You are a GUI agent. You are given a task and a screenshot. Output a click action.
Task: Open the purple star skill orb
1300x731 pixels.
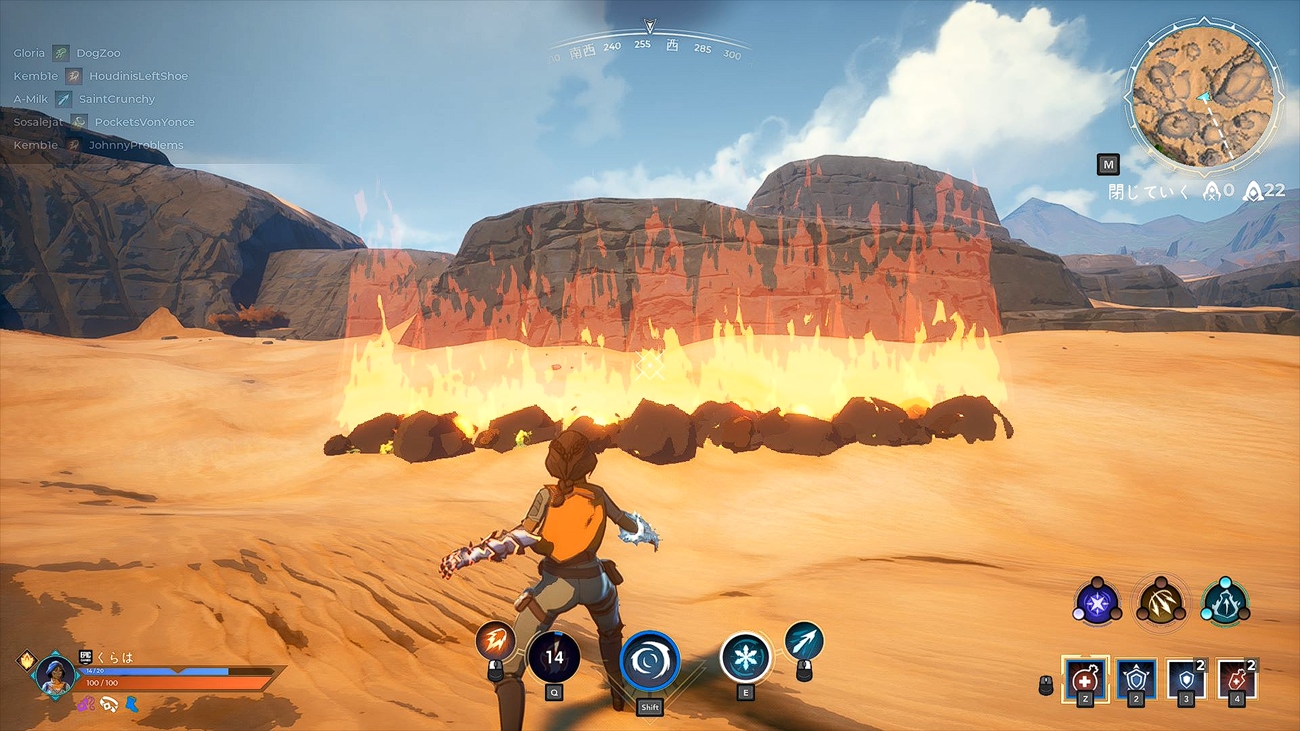(1095, 603)
